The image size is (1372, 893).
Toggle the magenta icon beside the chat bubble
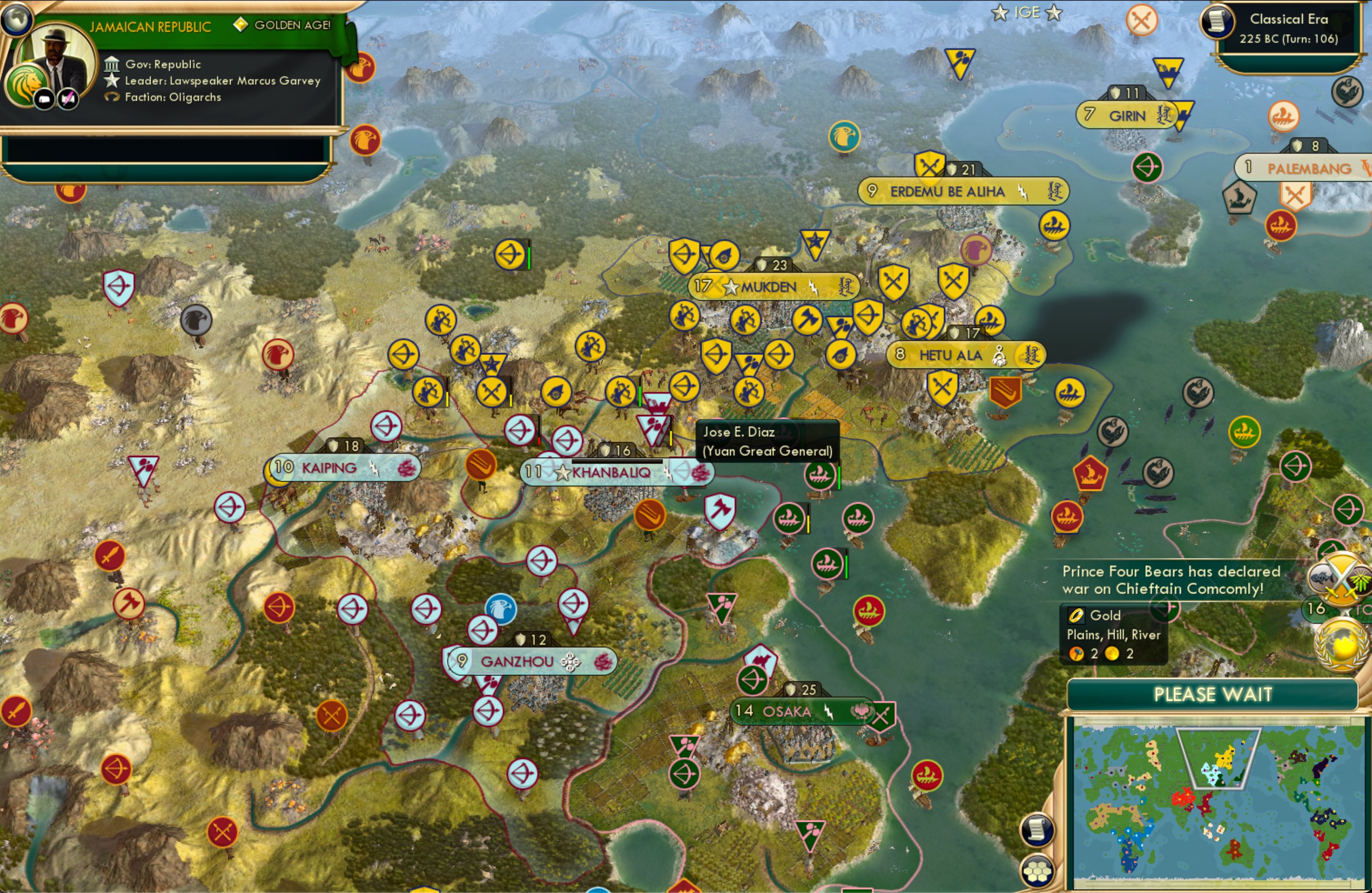(67, 98)
